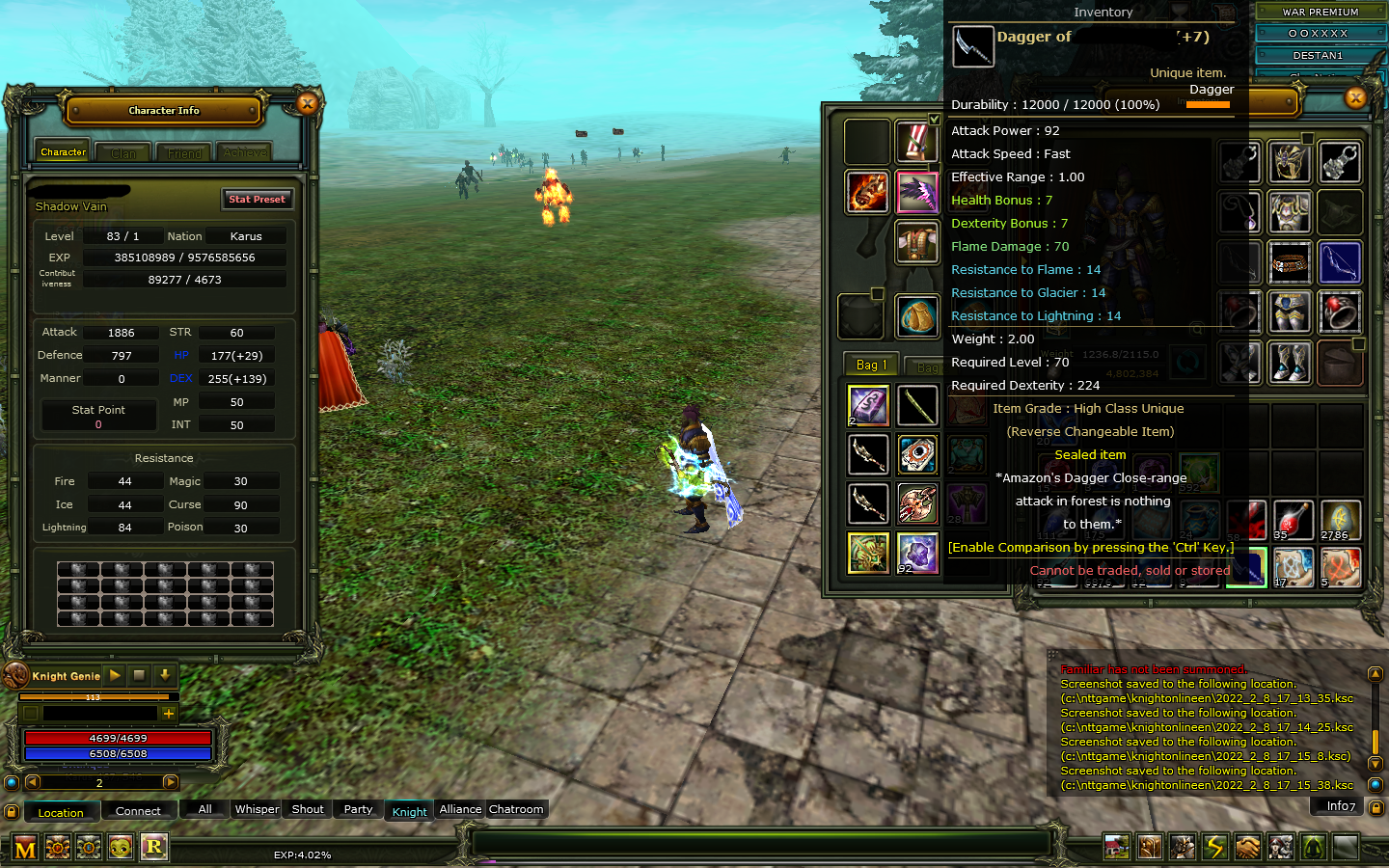Click the goblin face icon near the R icon
Screen dimensions: 1389x868
120,847
